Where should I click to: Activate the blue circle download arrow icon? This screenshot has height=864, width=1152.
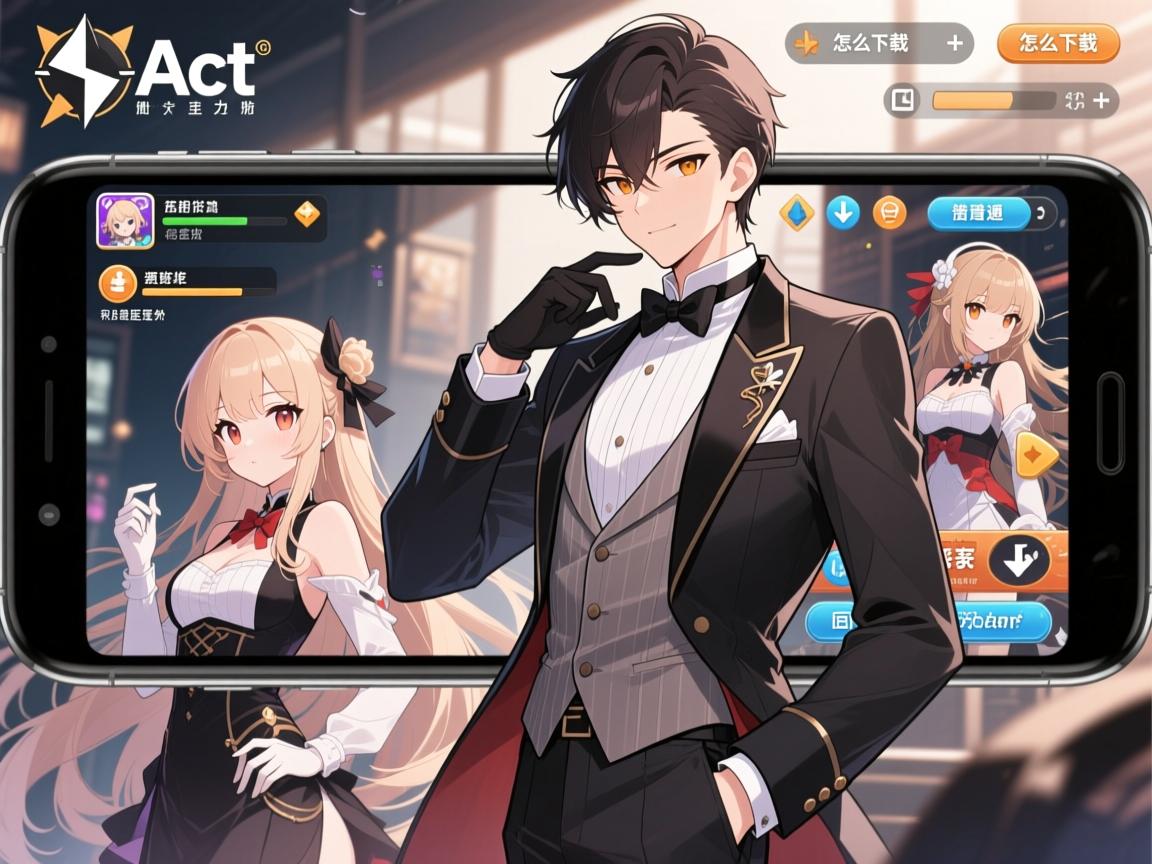tap(843, 213)
